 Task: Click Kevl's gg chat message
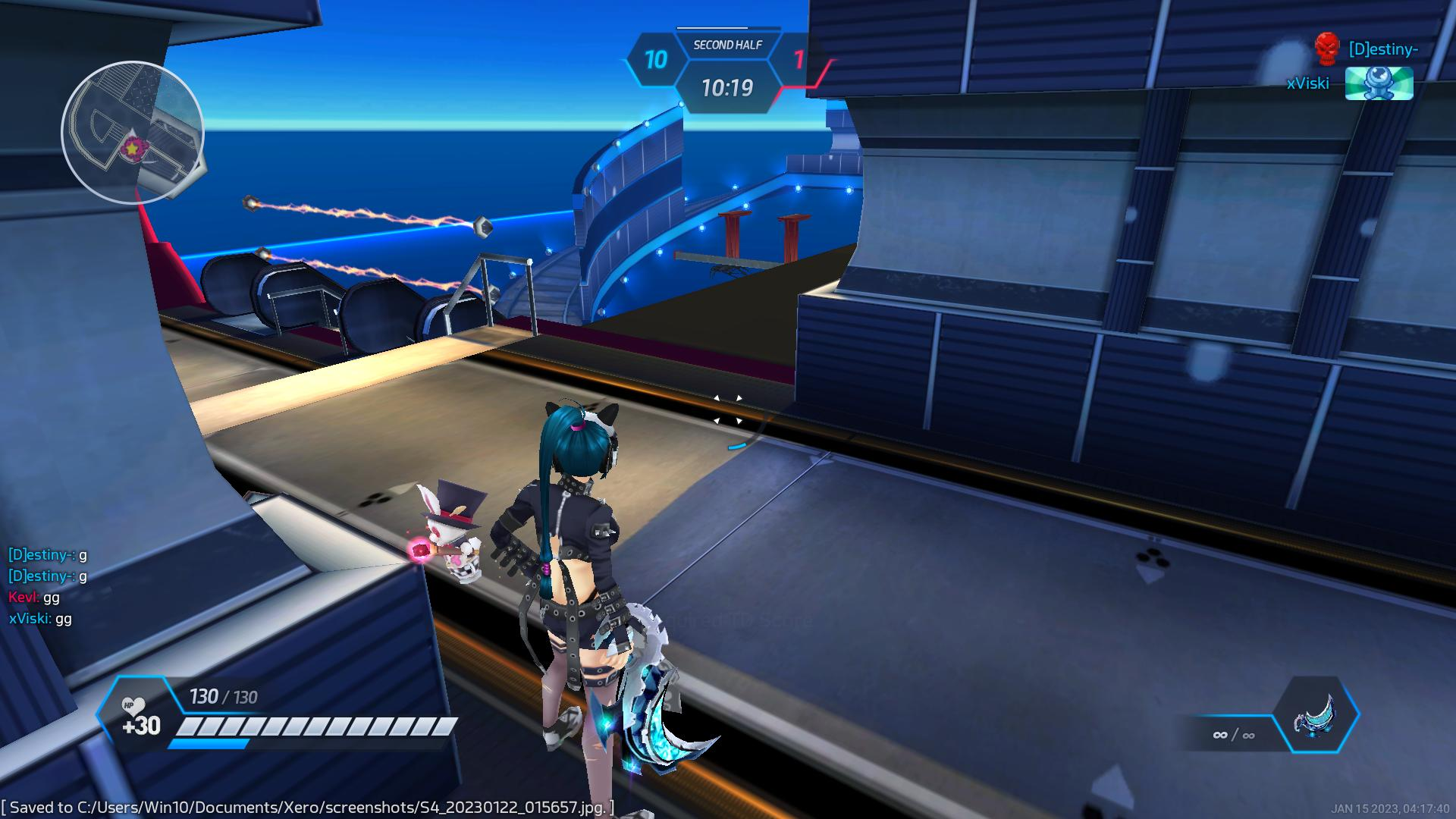click(34, 597)
